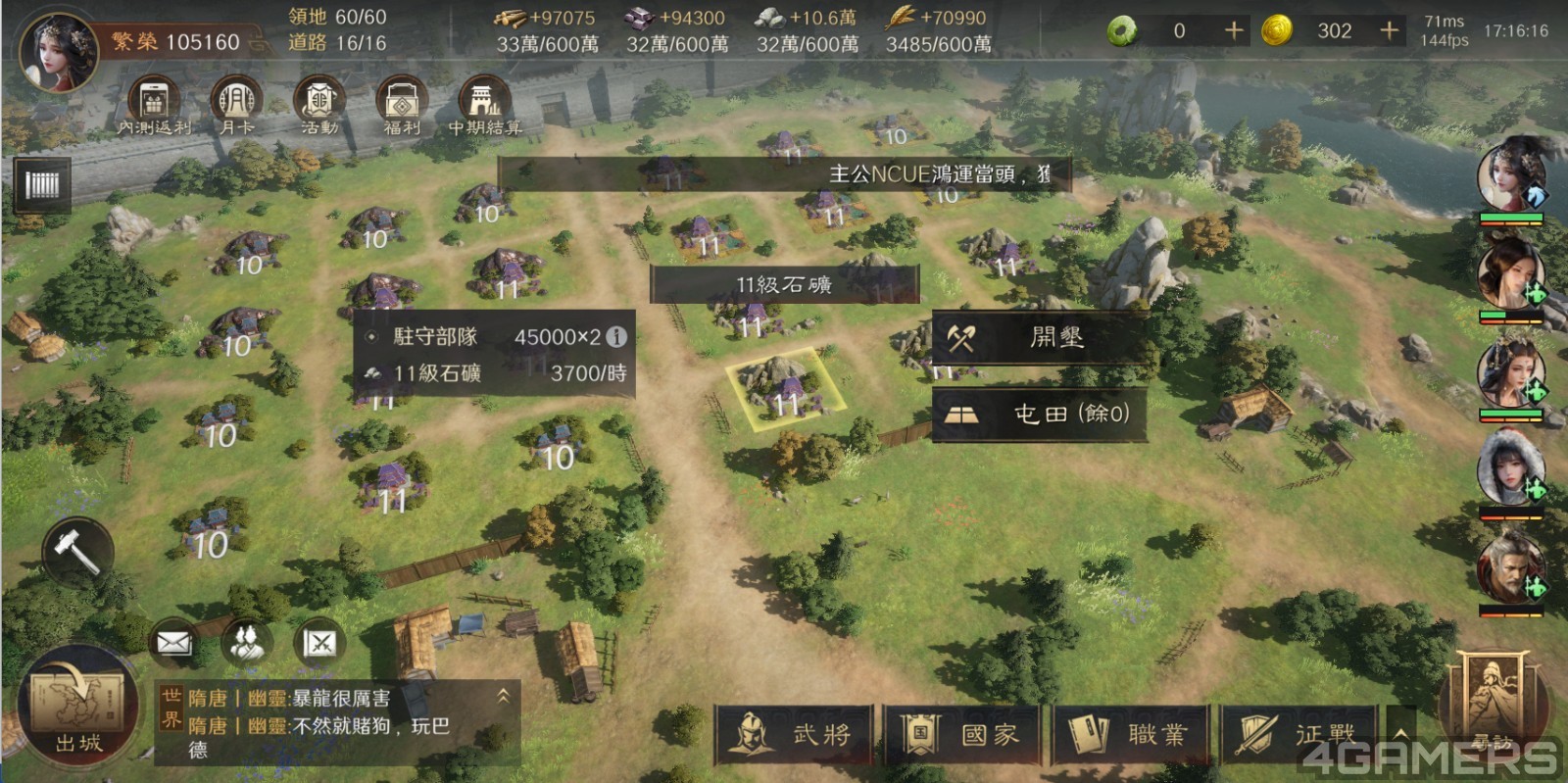This screenshot has height=783, width=1568.
Task: Leave the city with 出城 button
Action: pyautogui.click(x=77, y=708)
